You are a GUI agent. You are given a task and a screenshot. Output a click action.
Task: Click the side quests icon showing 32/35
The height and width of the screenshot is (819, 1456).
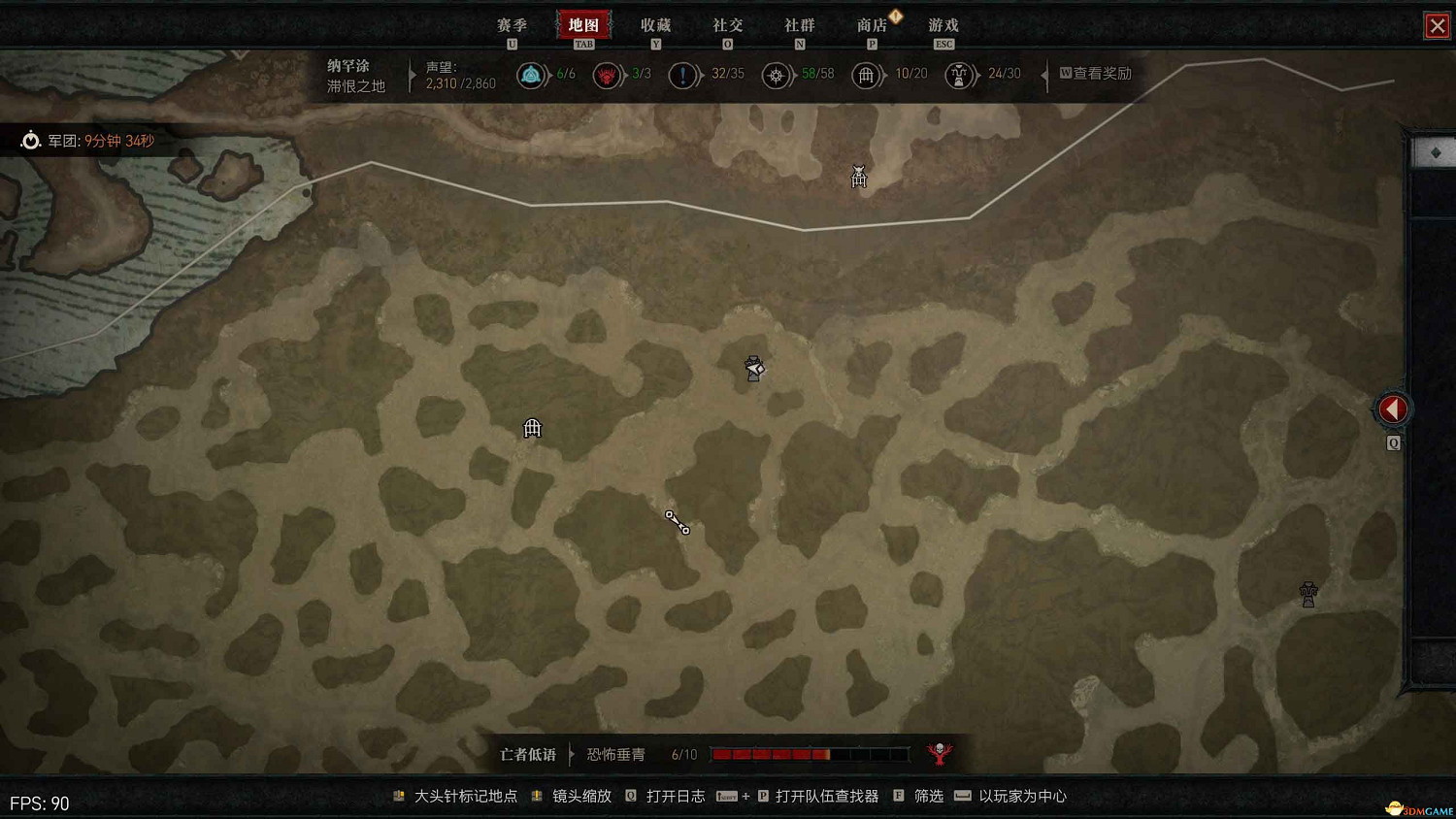click(x=684, y=75)
